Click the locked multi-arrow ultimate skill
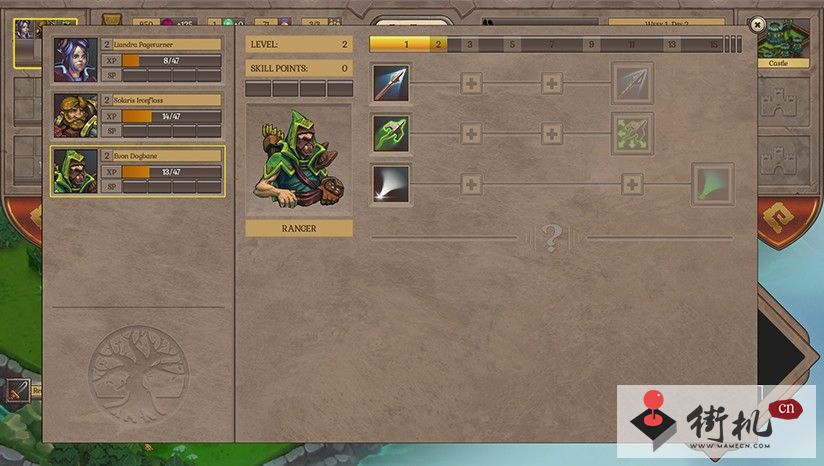The image size is (824, 466). tap(632, 83)
